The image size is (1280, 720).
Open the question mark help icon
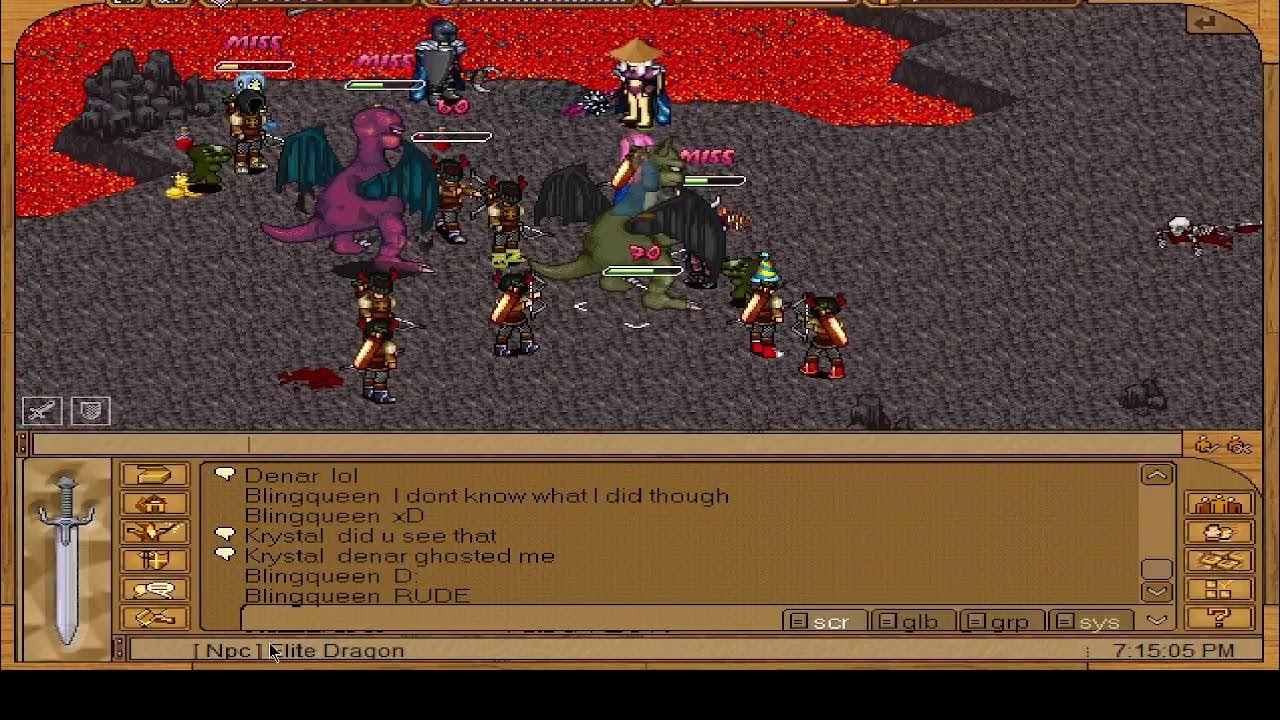point(1218,617)
